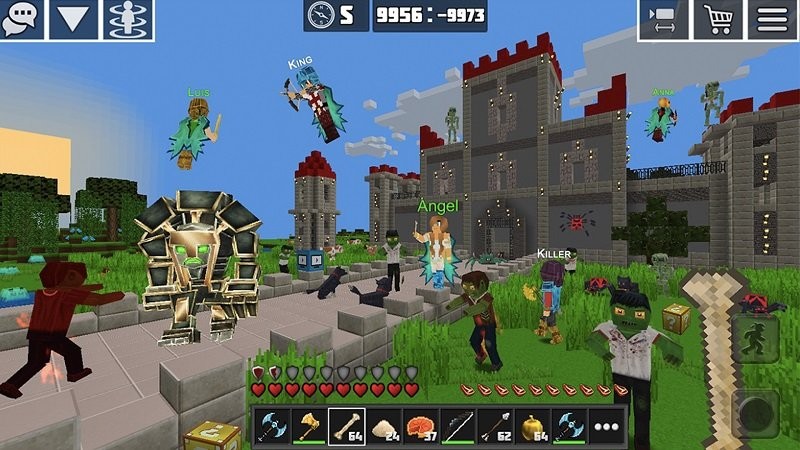
Task: Expand the downward triangle dropdown
Action: [74, 19]
